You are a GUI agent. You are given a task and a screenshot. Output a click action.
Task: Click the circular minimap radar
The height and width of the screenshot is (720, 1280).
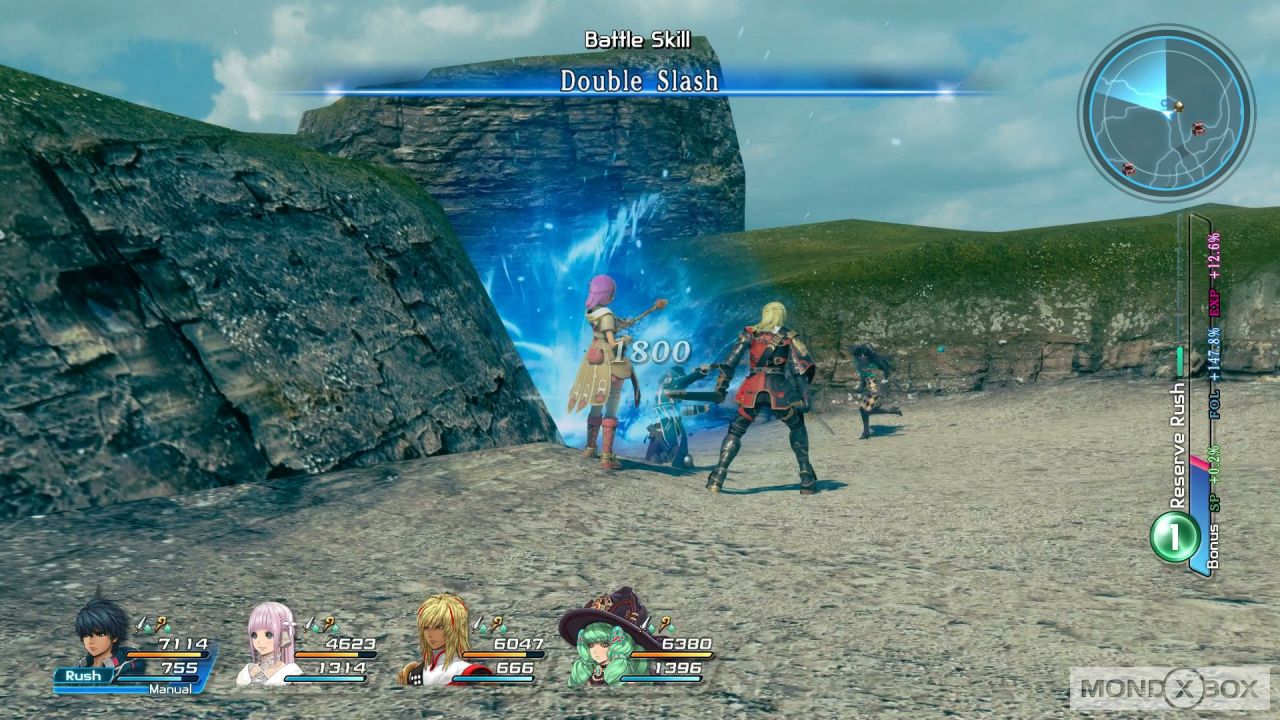pos(1165,111)
